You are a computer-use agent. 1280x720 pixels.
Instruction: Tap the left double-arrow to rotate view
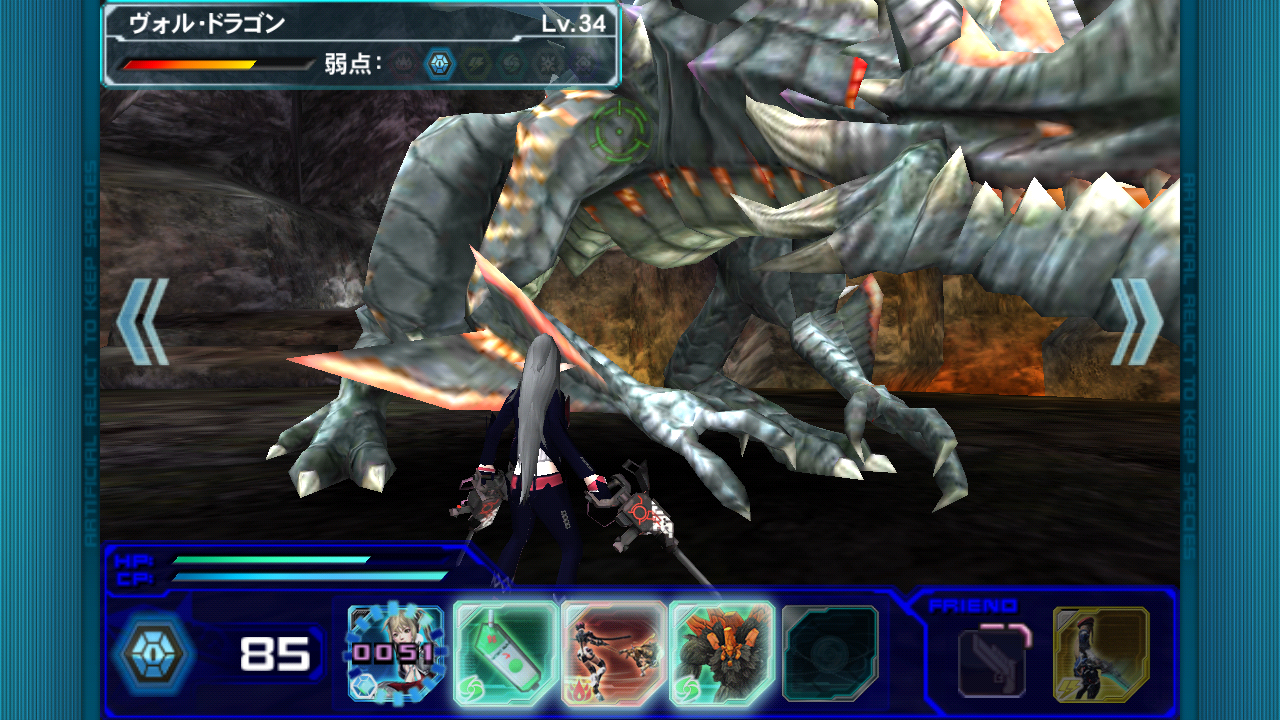tap(142, 321)
